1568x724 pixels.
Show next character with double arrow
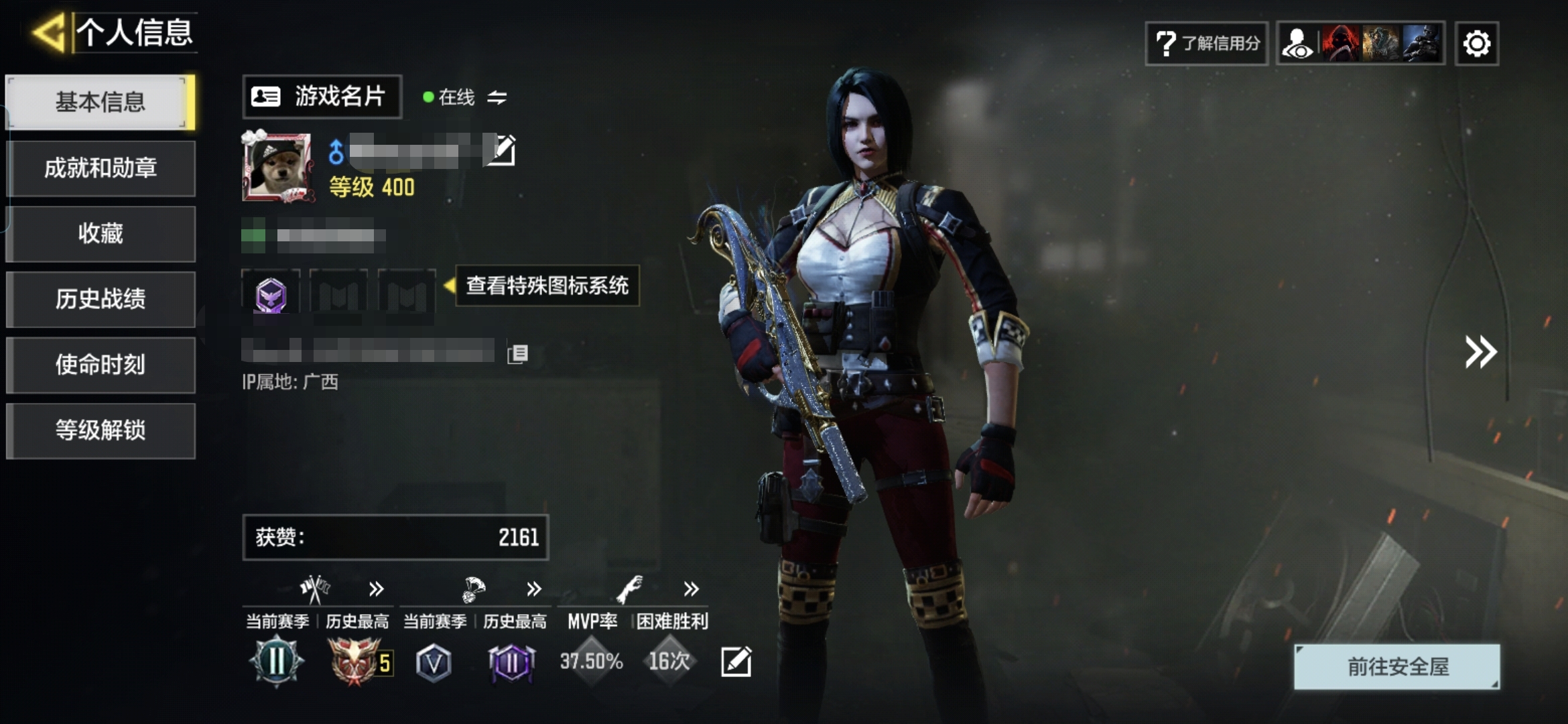tap(1480, 352)
